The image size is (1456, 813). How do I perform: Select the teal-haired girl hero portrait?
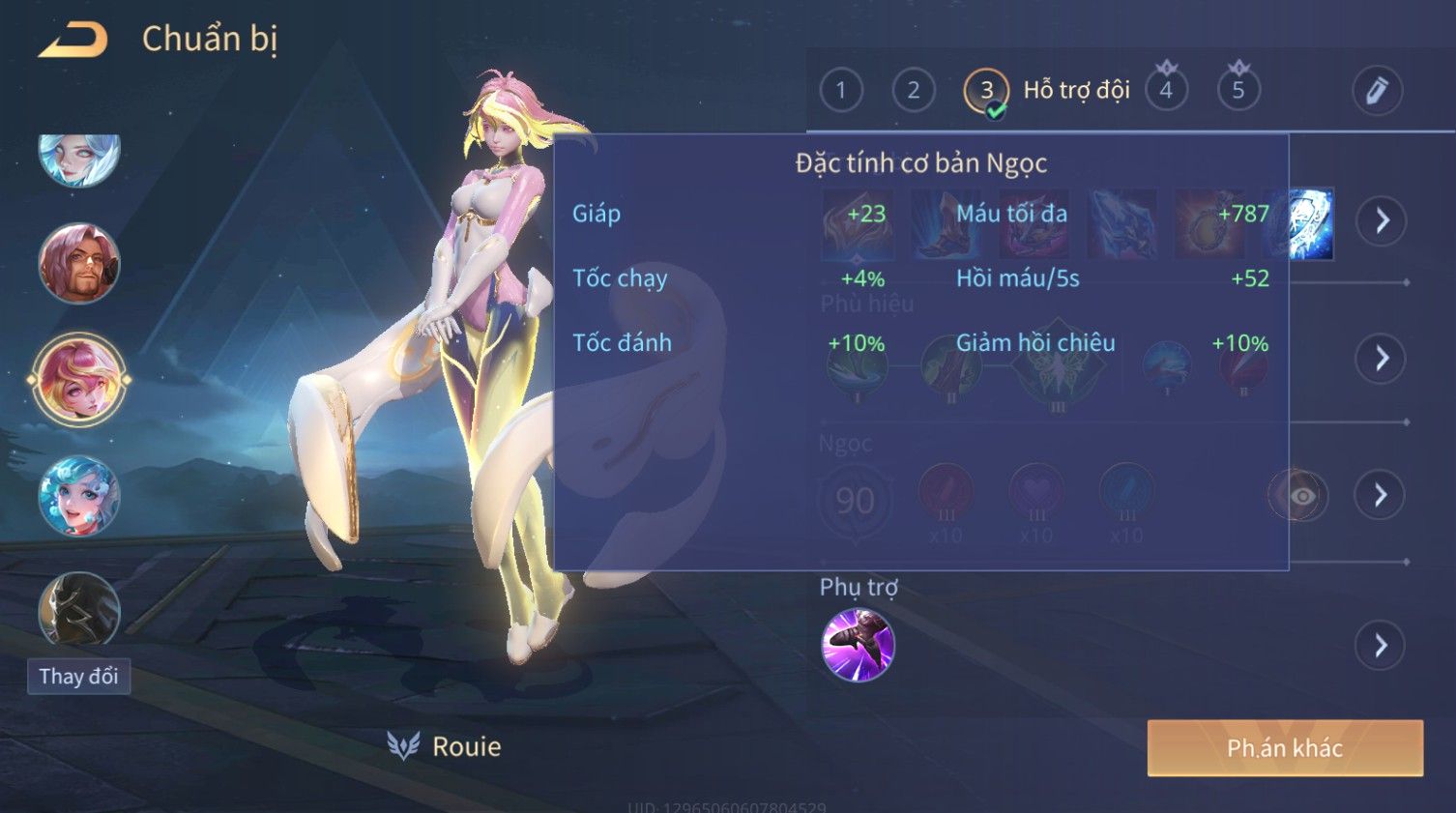[79, 496]
